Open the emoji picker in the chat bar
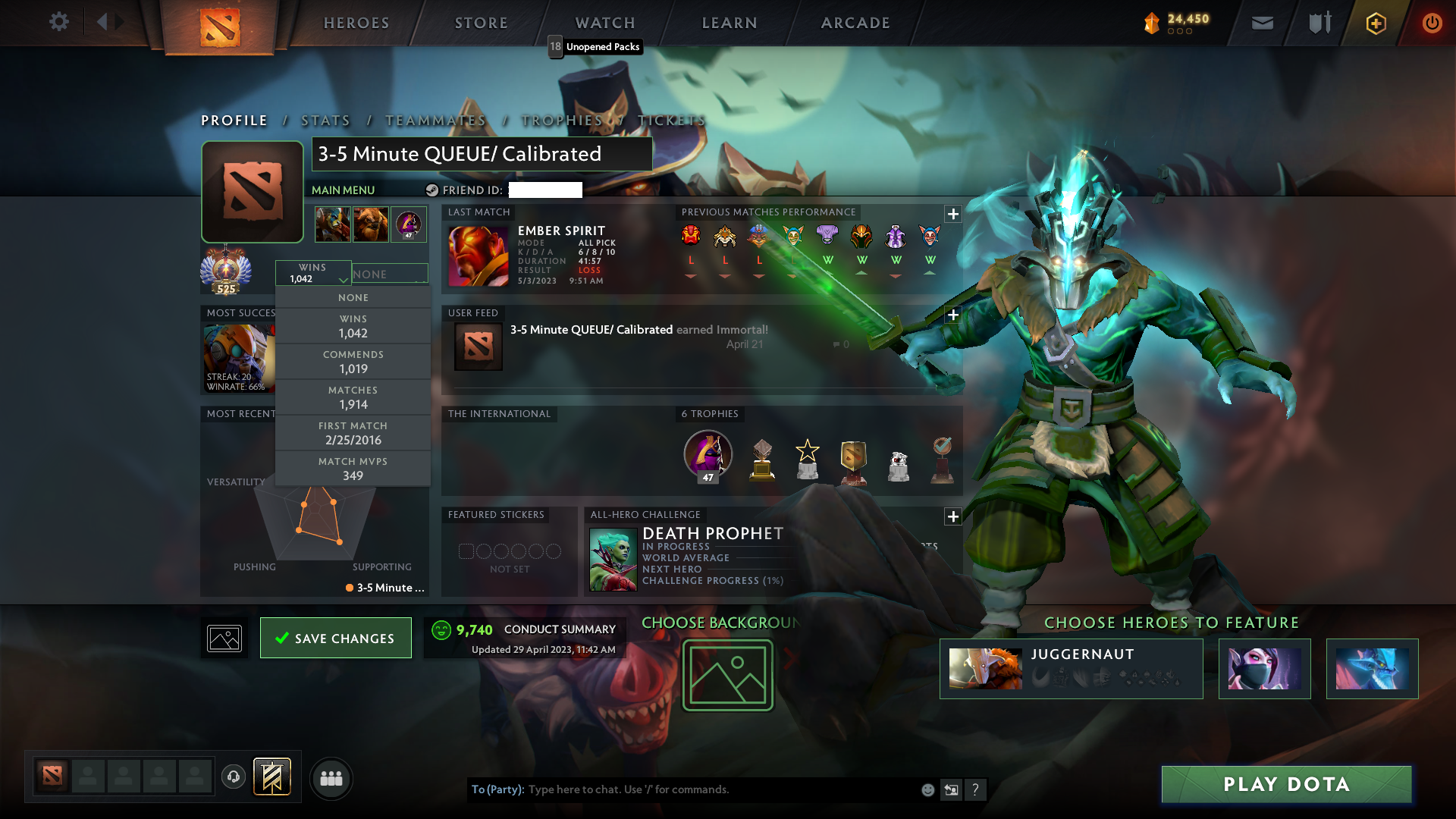The width and height of the screenshot is (1456, 819). tap(927, 789)
